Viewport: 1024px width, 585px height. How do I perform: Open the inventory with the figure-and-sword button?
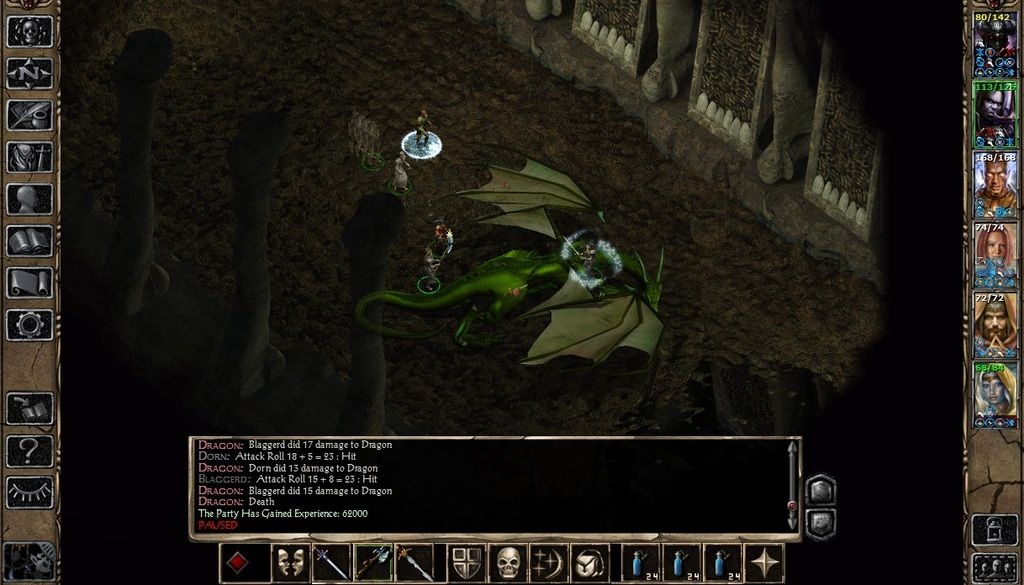(29, 157)
